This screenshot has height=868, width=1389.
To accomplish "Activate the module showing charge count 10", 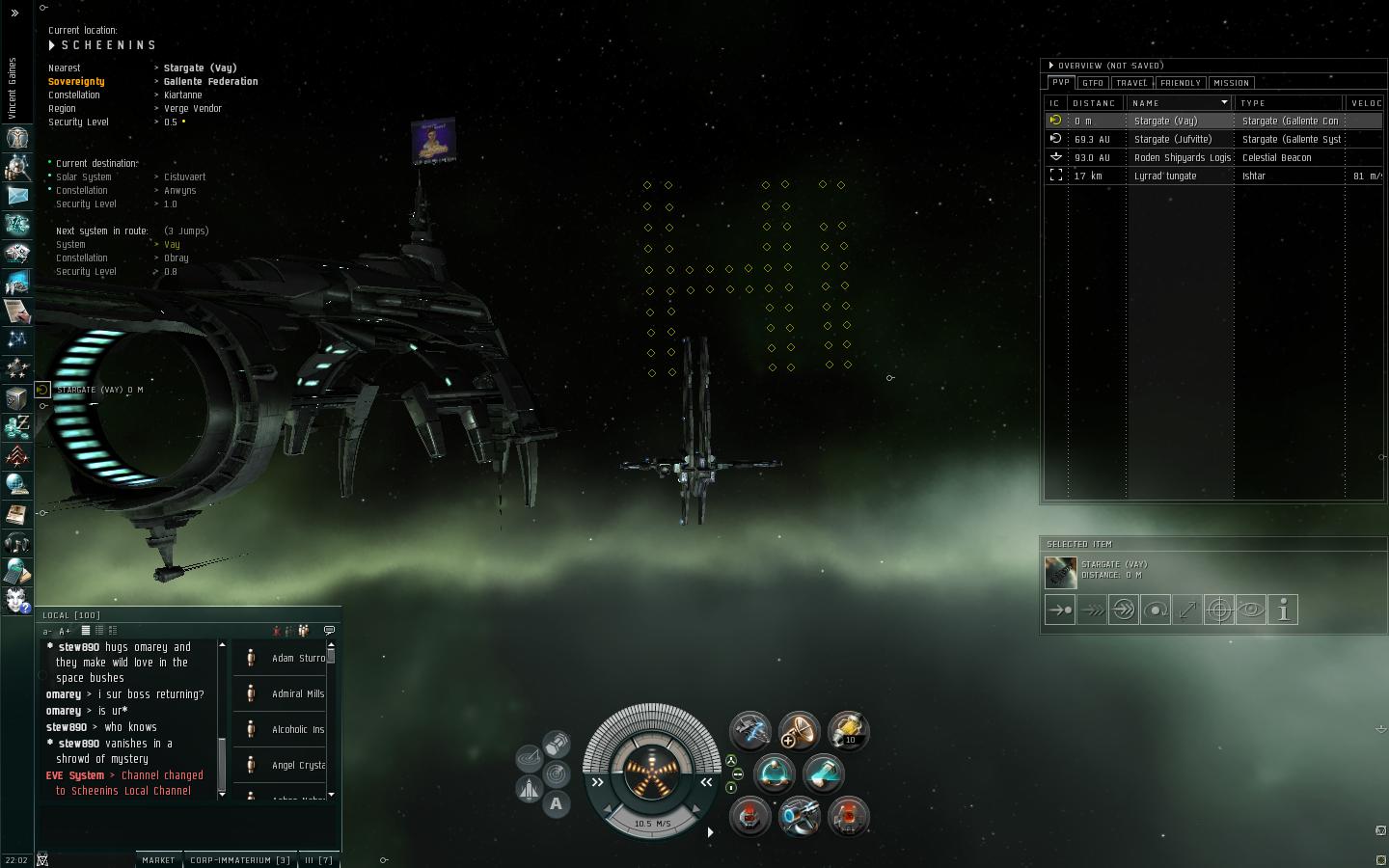I will 848,731.
